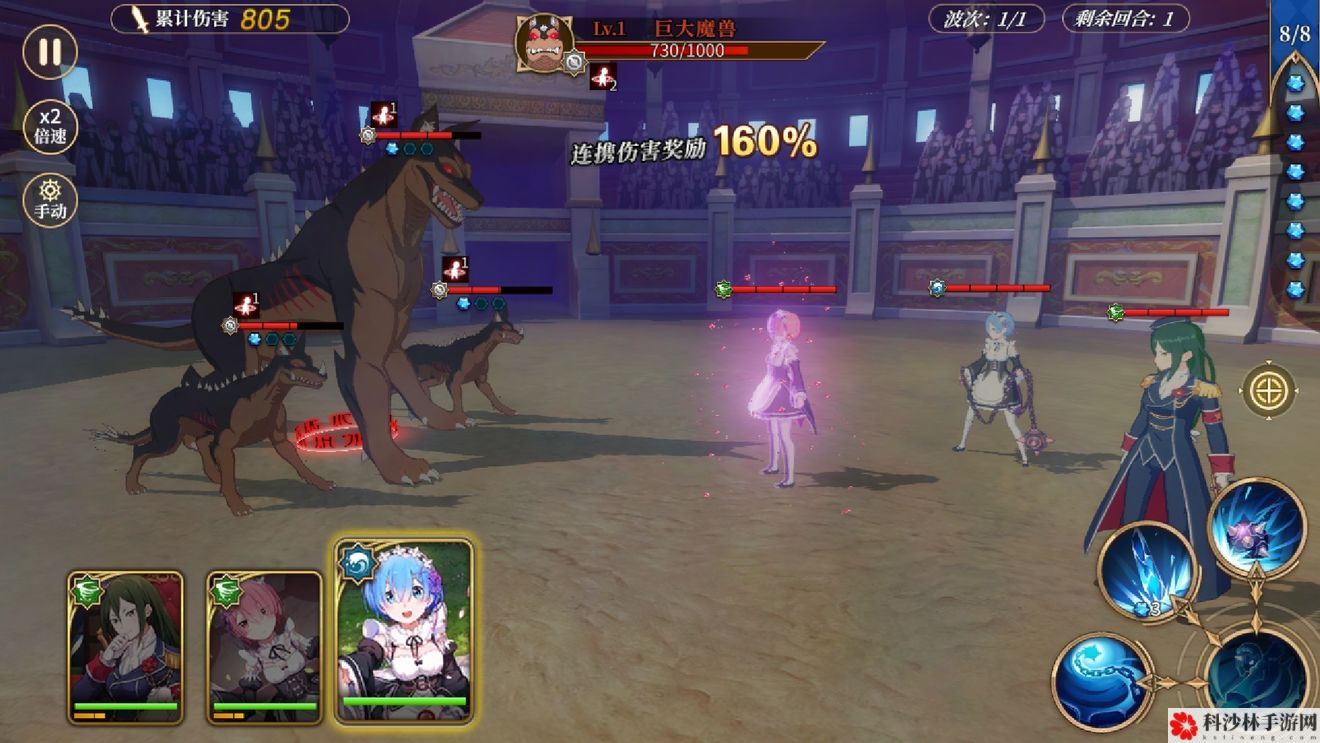This screenshot has width=1320, height=743.
Task: Pause the battle
Action: (49, 52)
